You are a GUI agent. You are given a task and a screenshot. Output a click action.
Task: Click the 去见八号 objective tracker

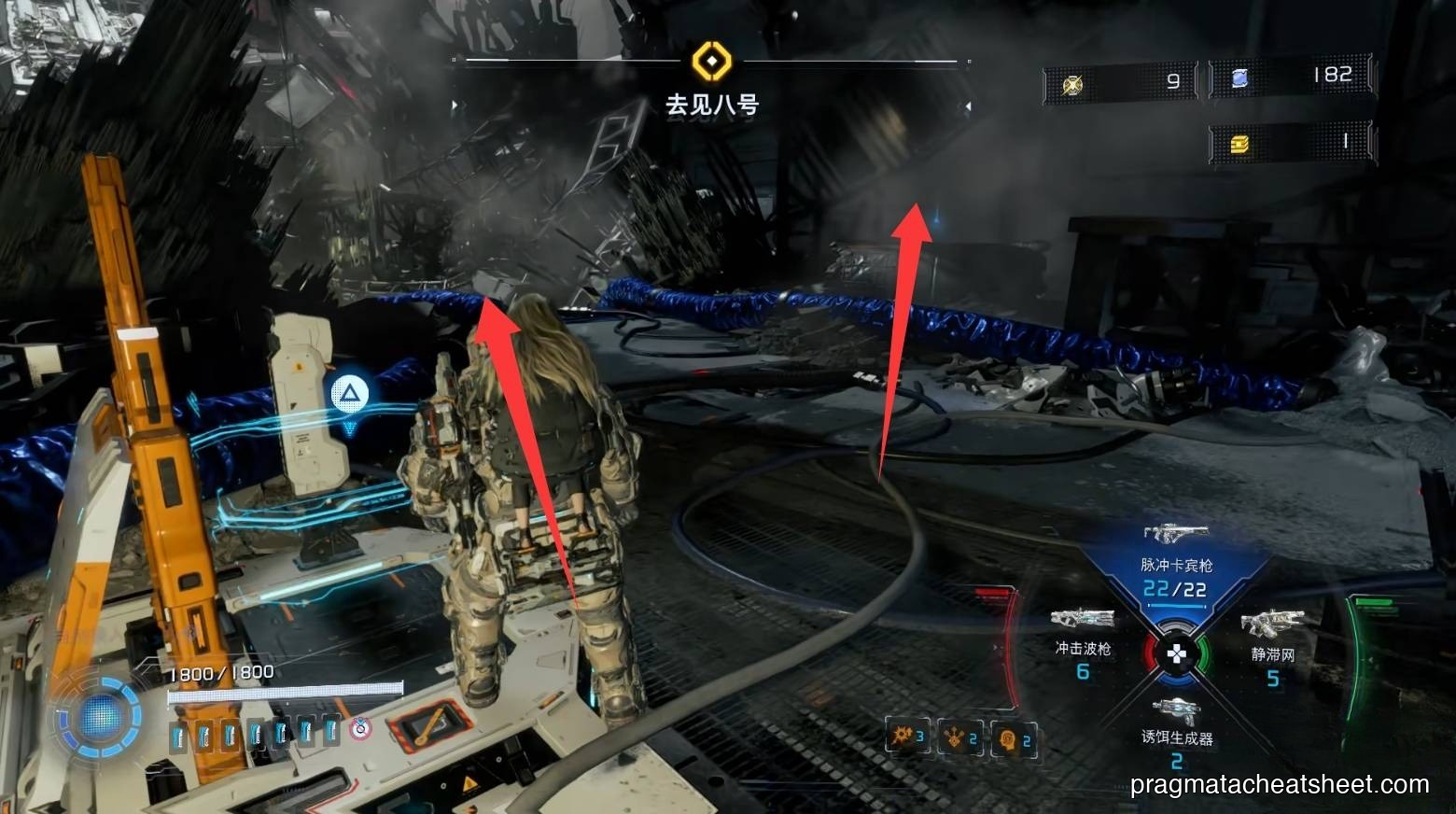pos(711,105)
